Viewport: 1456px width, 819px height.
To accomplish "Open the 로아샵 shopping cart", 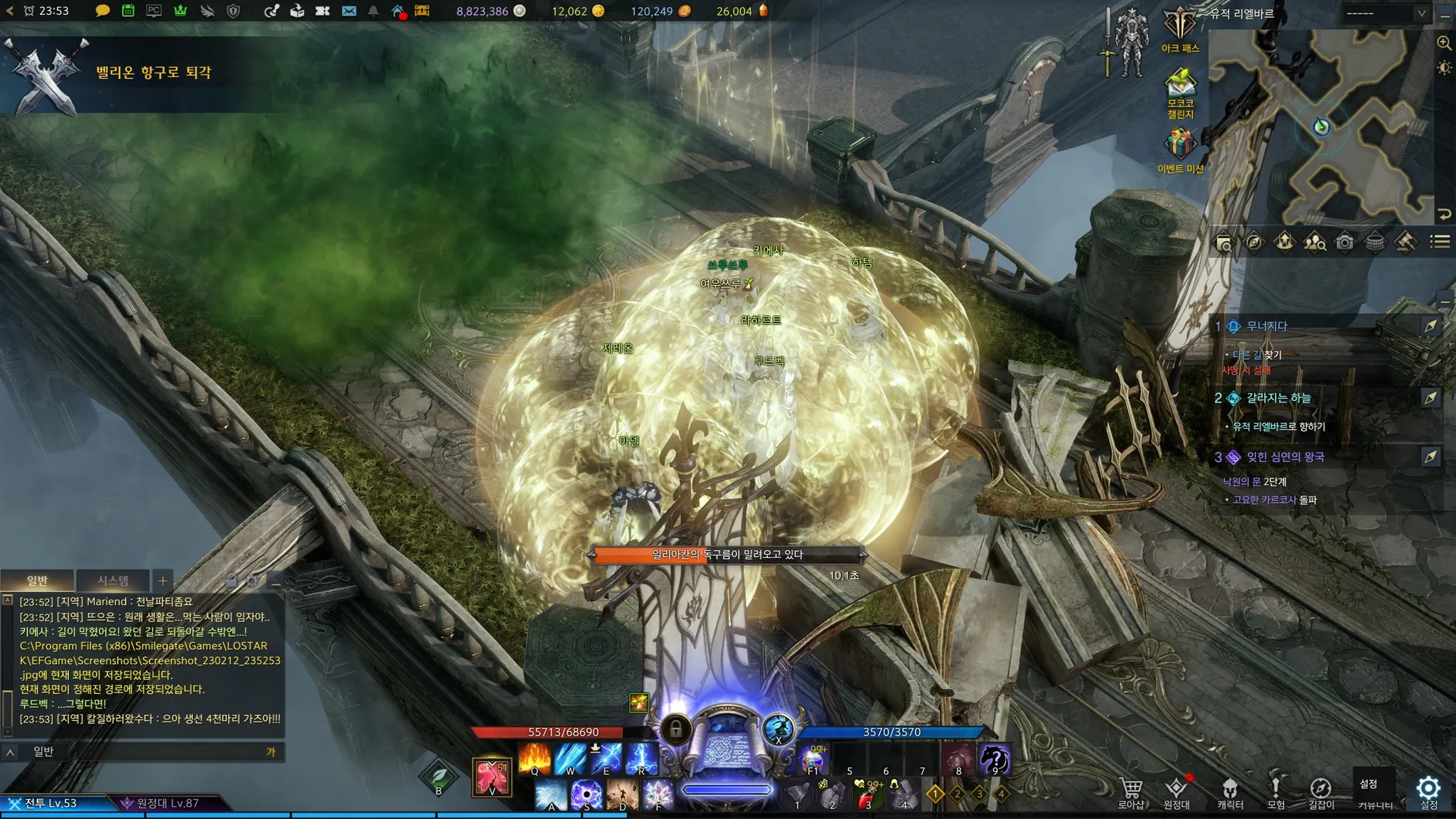I will point(1131,793).
